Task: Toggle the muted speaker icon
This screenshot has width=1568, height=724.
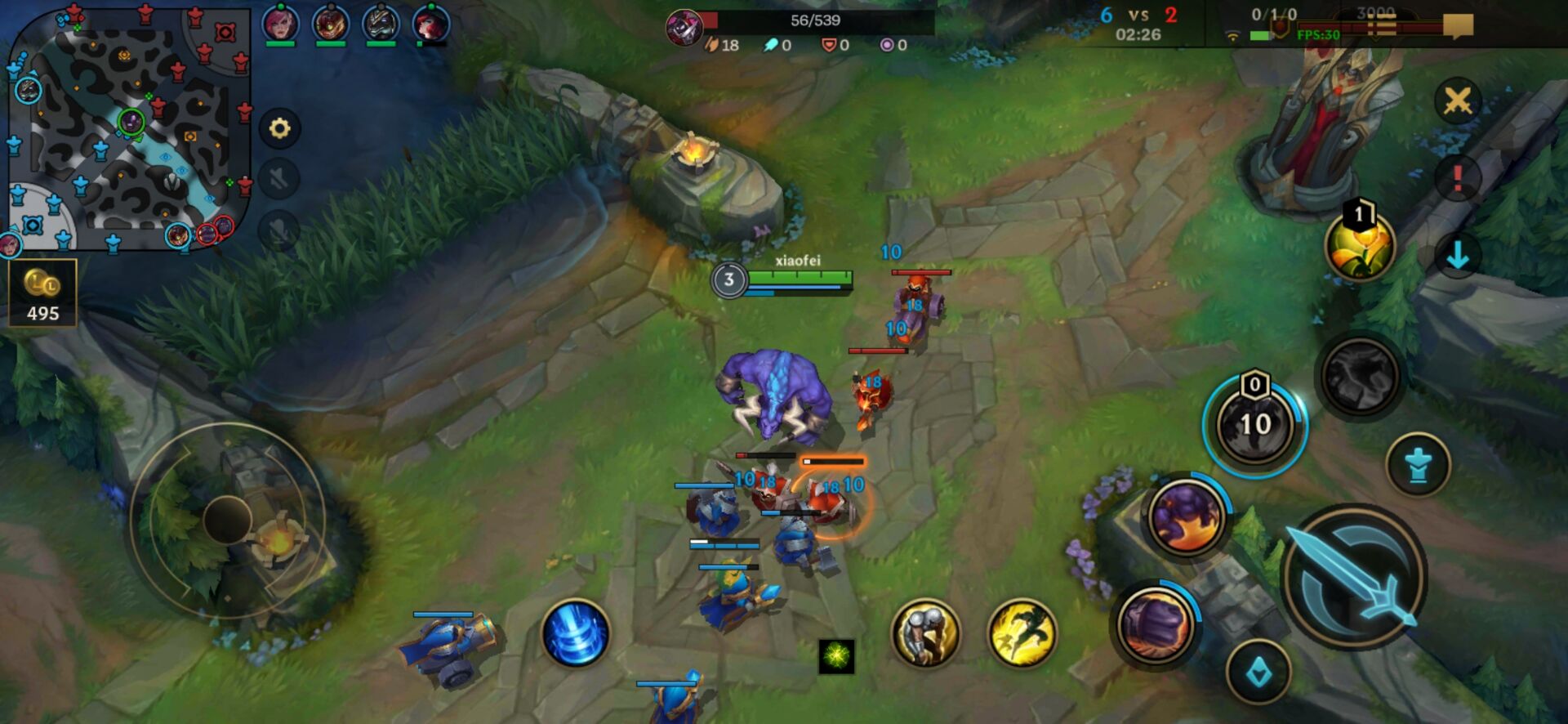Action: (279, 179)
